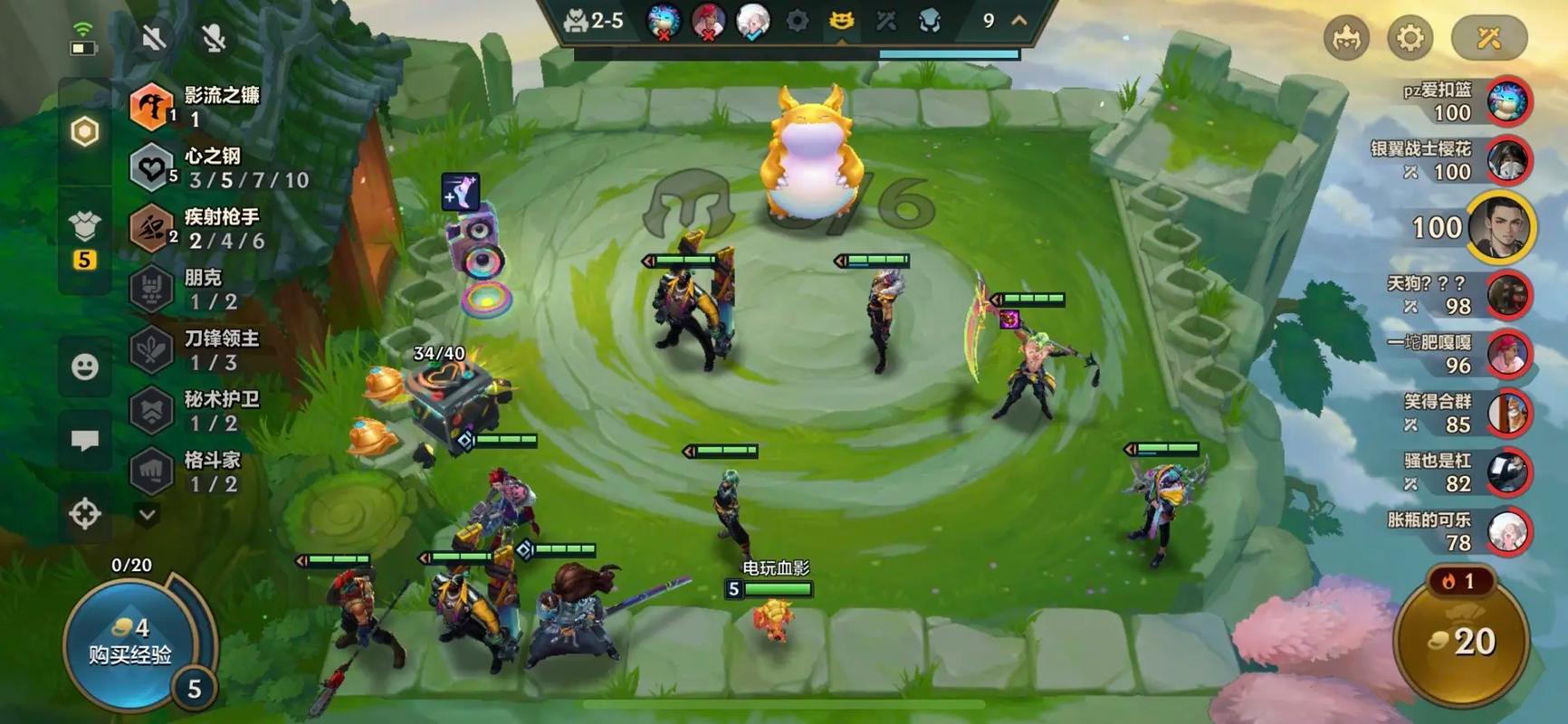Open the settings gear
1568x724 pixels.
[1410, 38]
